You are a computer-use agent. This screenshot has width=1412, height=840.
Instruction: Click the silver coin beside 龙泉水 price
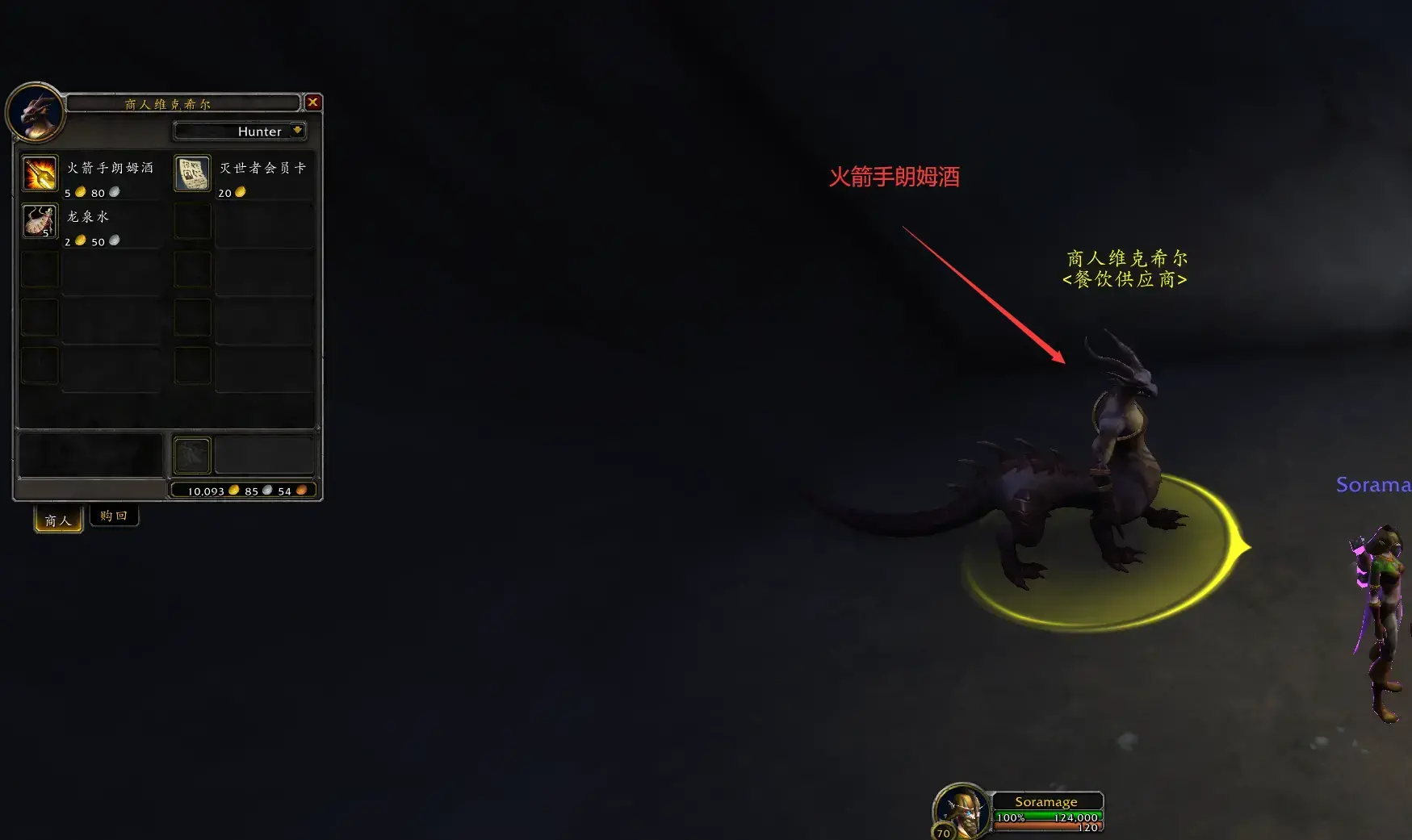(x=112, y=240)
